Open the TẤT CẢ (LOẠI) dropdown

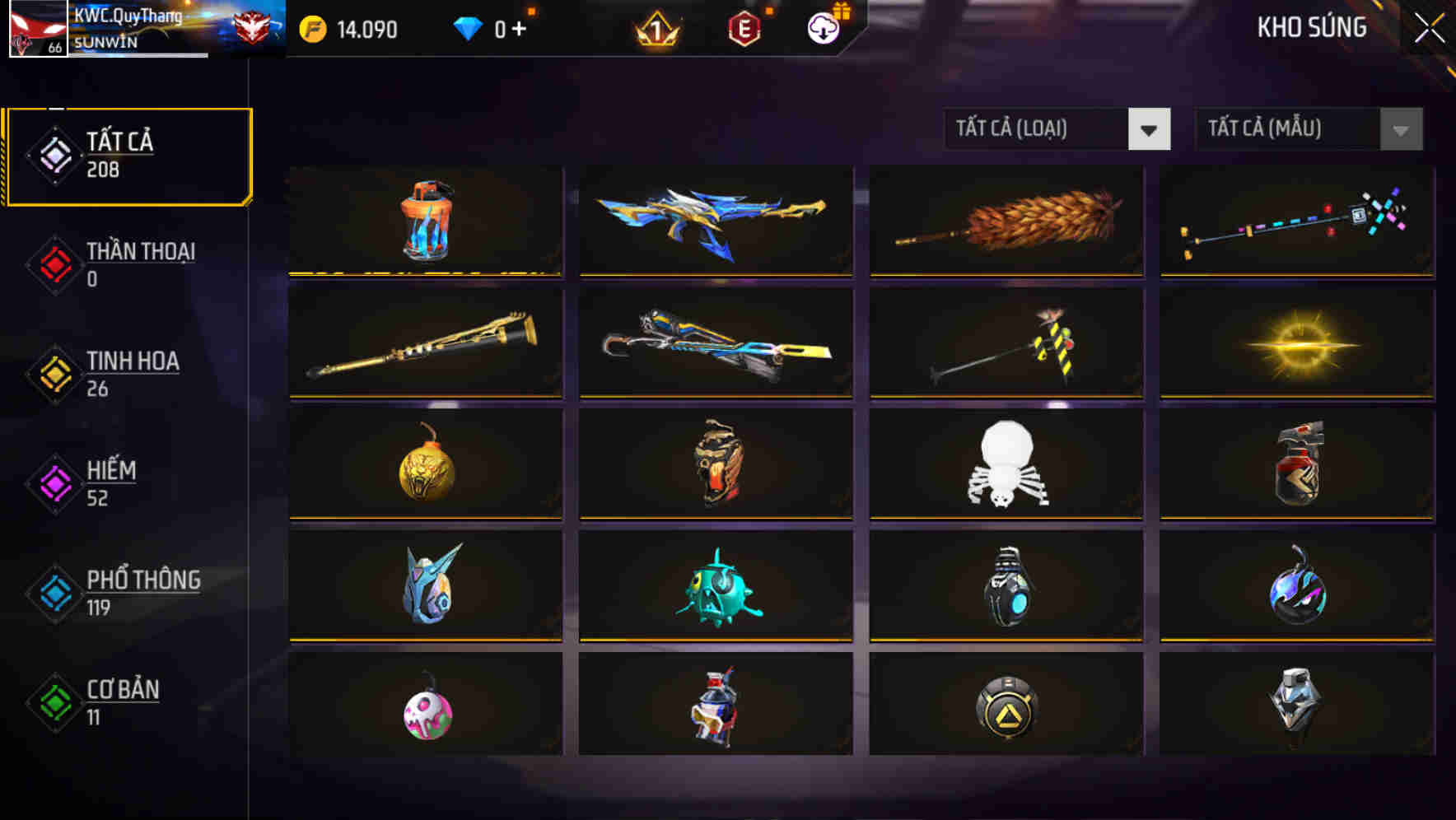tap(1021, 129)
